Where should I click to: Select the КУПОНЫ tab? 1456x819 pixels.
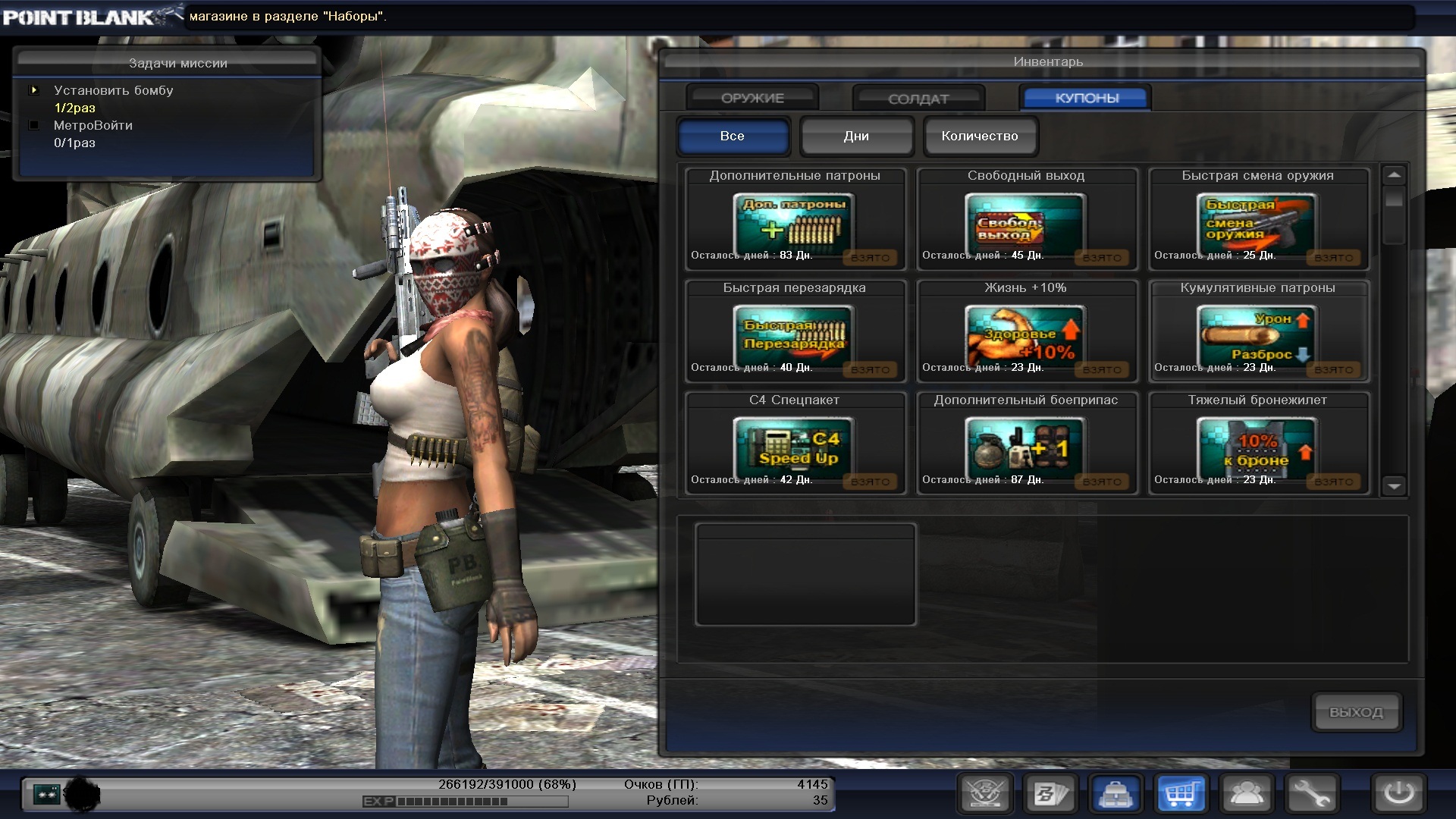(1086, 98)
